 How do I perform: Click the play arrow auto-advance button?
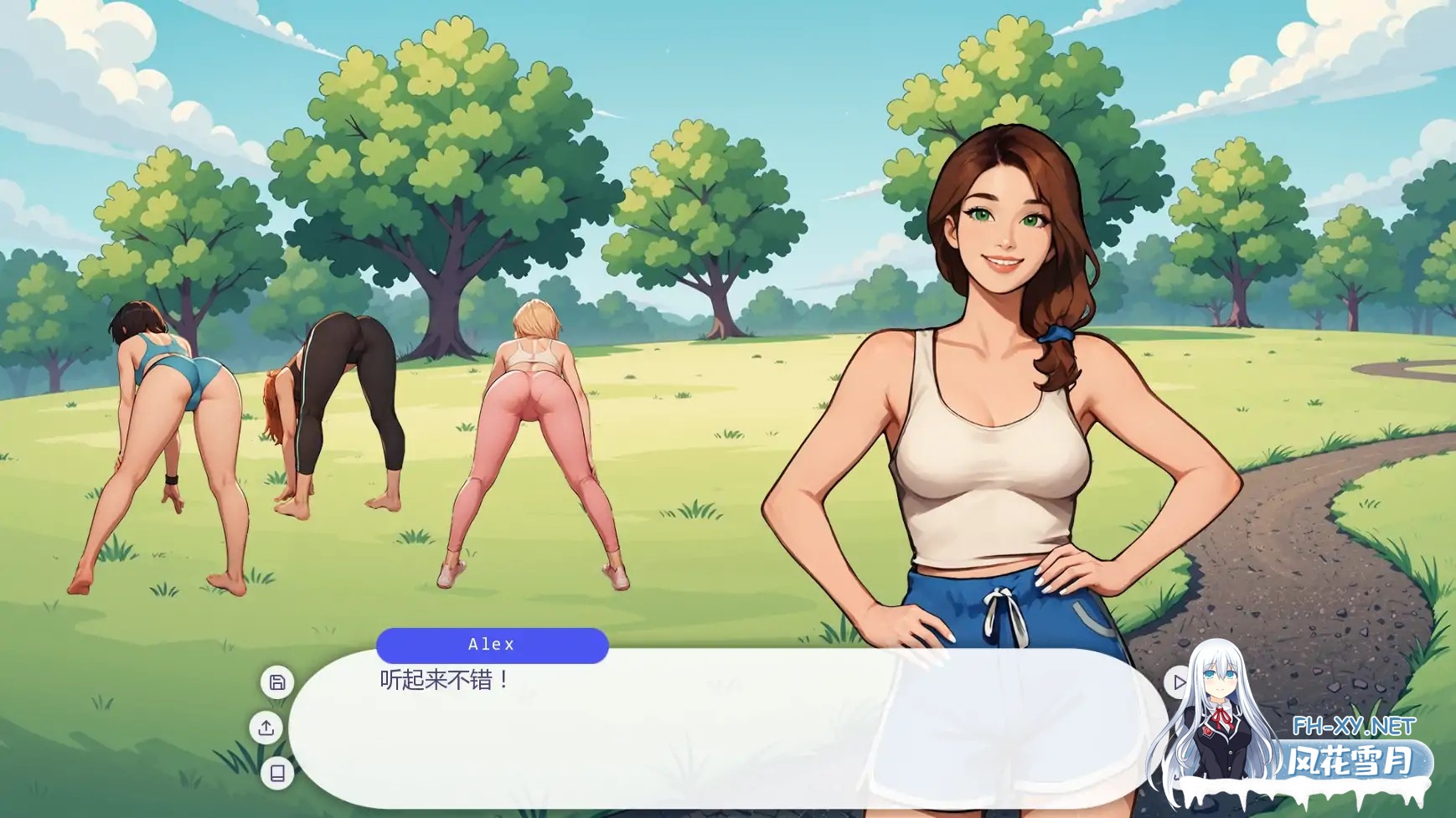point(1178,682)
